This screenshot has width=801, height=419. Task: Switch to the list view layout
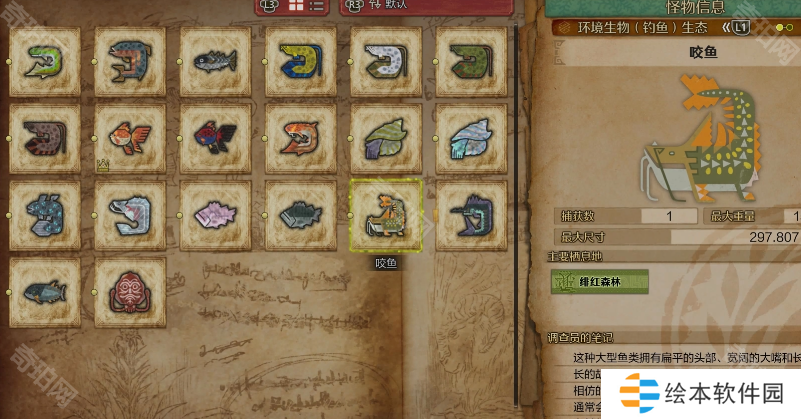tap(317, 6)
